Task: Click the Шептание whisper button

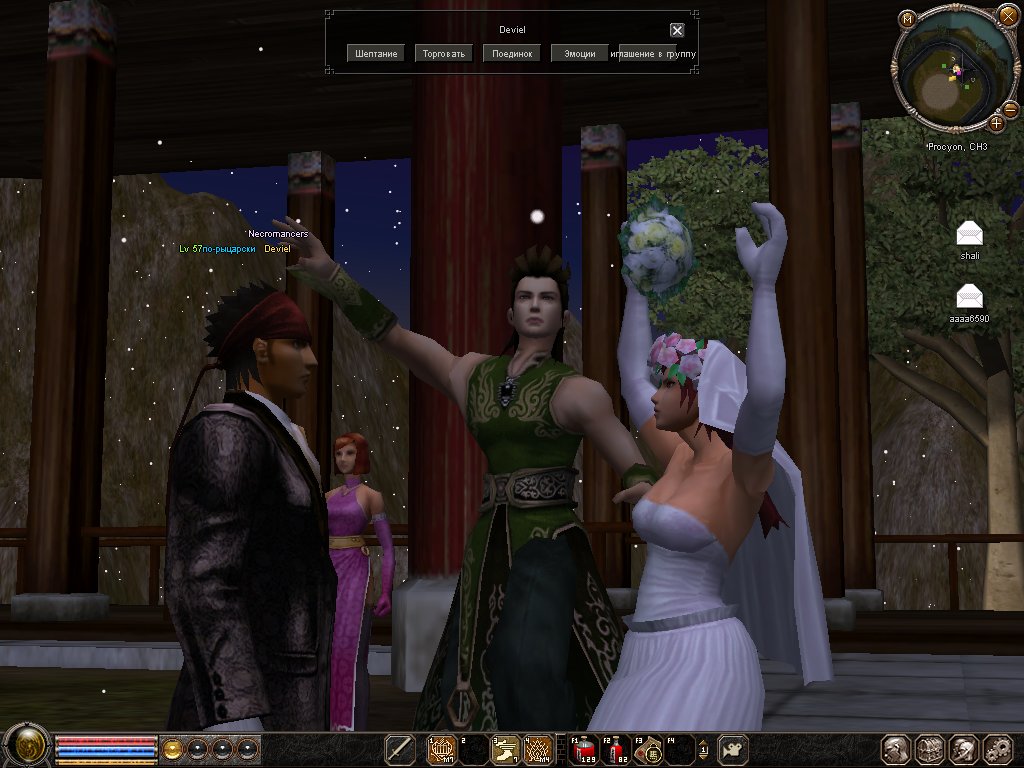Action: pos(376,53)
